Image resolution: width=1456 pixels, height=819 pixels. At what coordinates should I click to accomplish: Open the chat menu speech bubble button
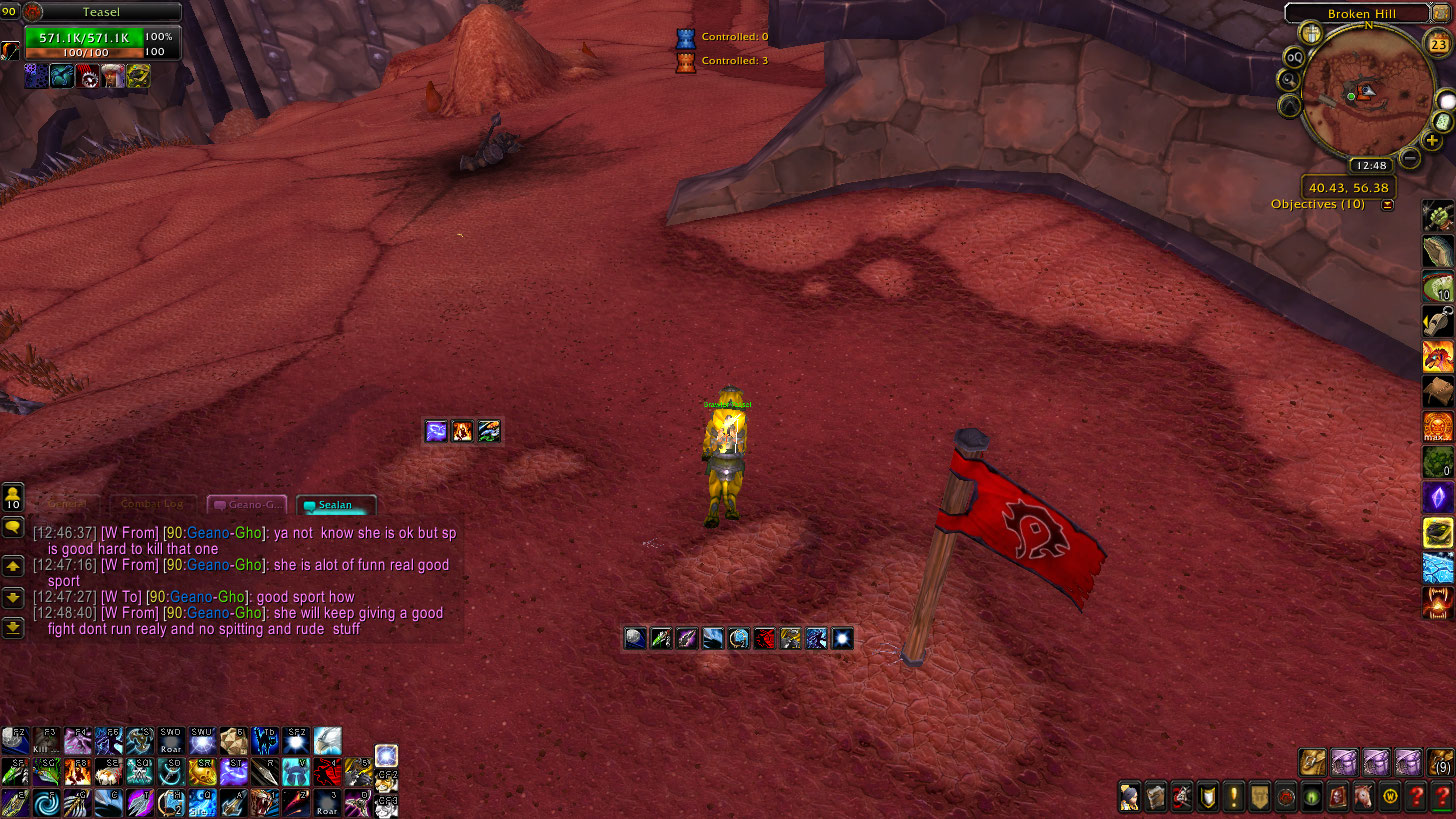pos(13,526)
